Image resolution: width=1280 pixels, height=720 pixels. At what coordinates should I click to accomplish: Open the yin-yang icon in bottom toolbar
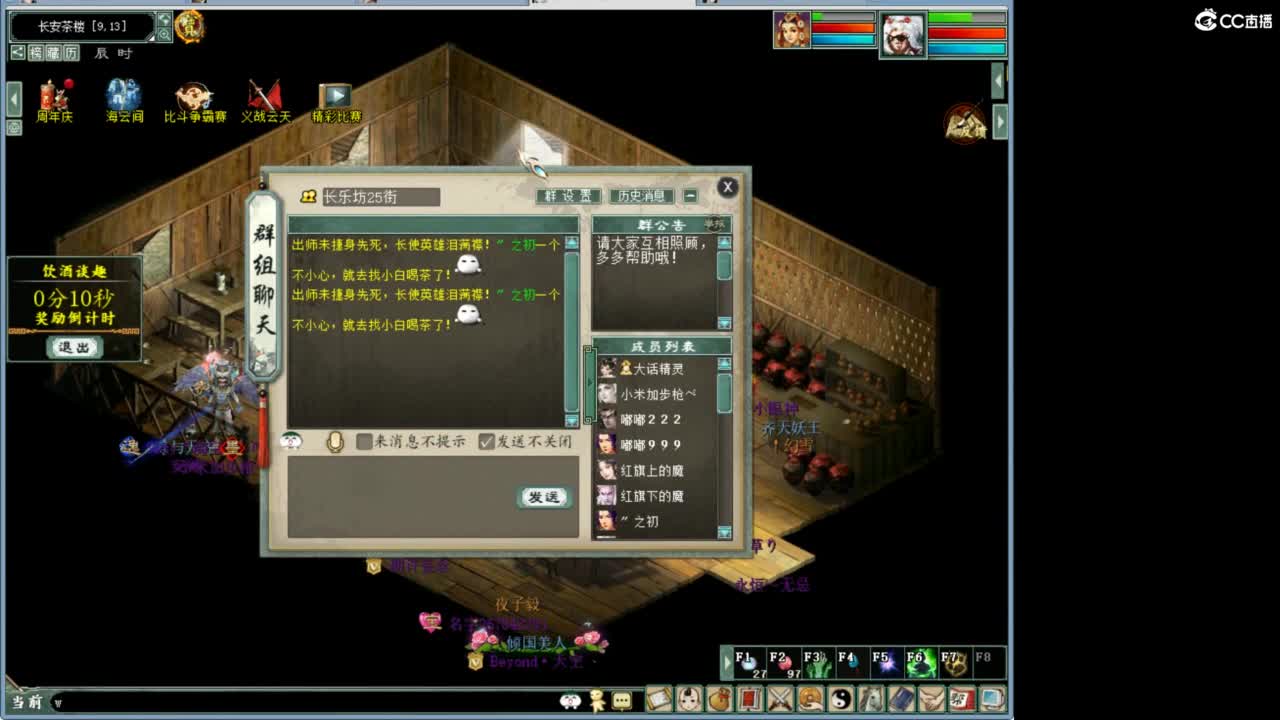tap(843, 701)
